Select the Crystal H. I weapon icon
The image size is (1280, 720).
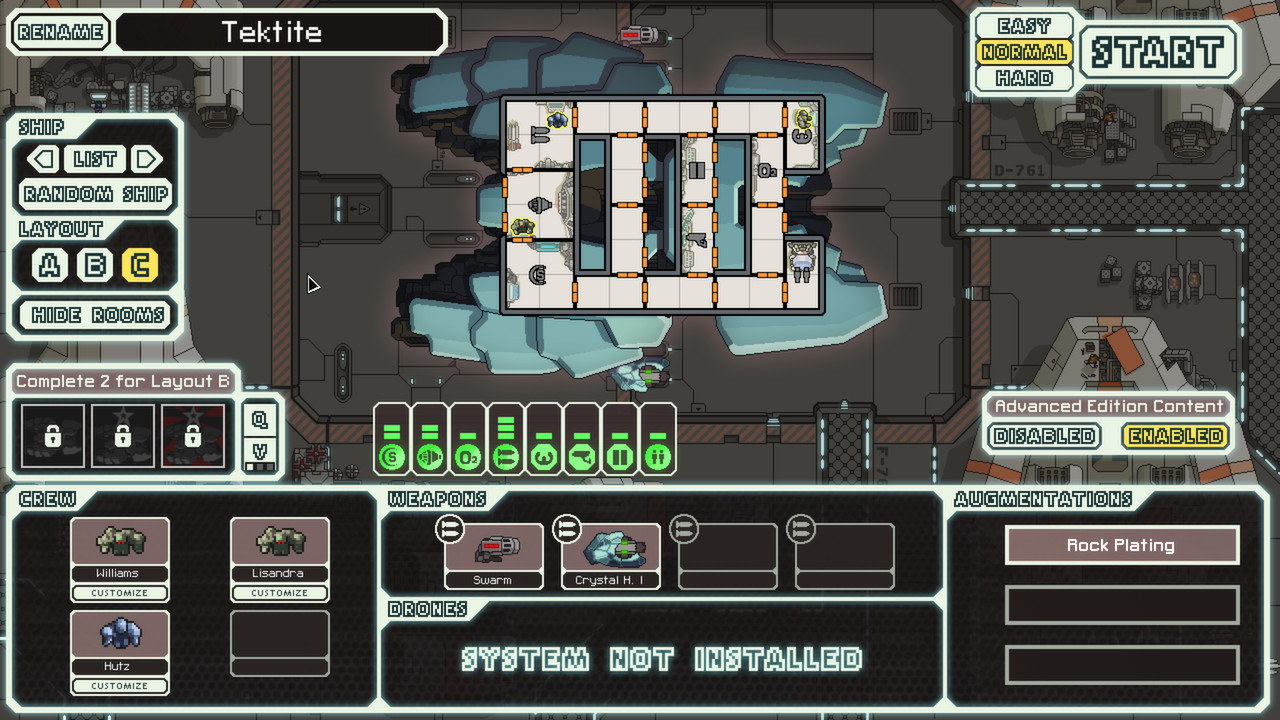click(610, 550)
